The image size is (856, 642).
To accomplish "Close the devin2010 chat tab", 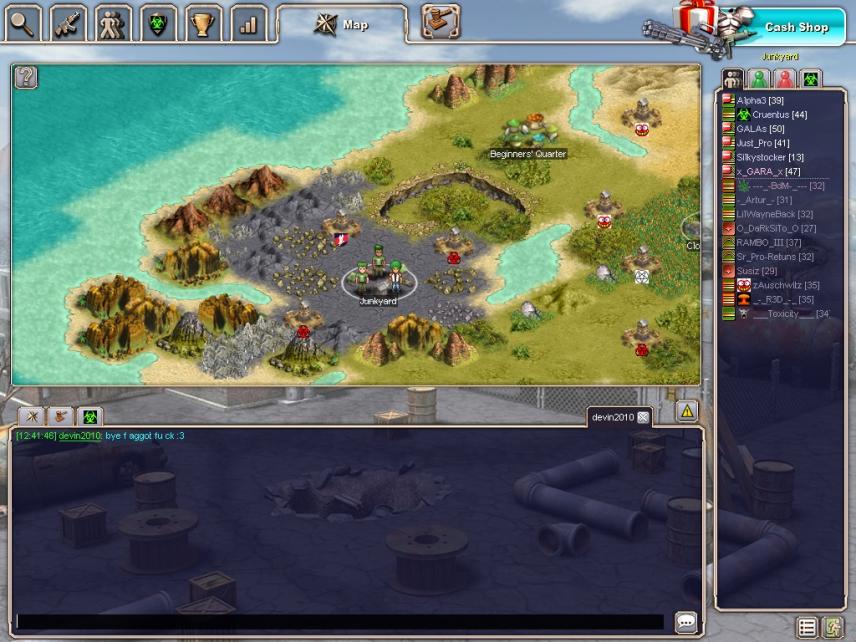I will click(643, 416).
